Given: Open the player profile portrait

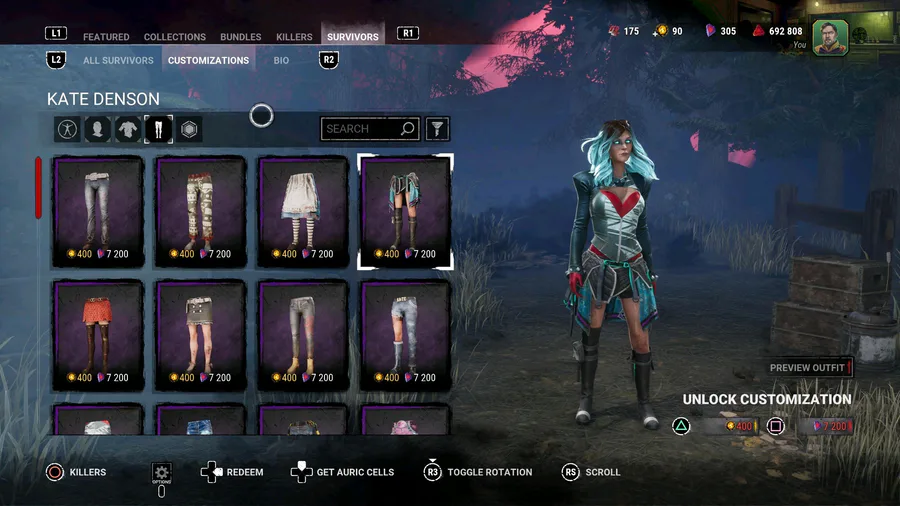Looking at the screenshot, I should pos(830,37).
